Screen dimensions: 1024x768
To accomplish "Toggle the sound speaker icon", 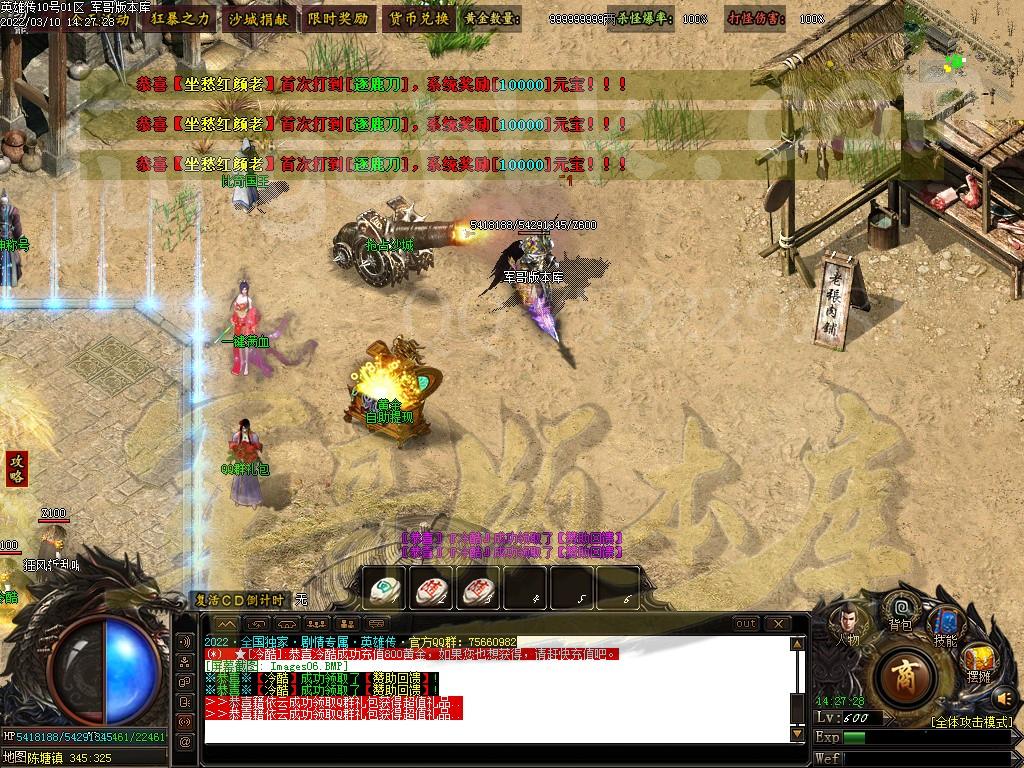I will pos(1004,697).
